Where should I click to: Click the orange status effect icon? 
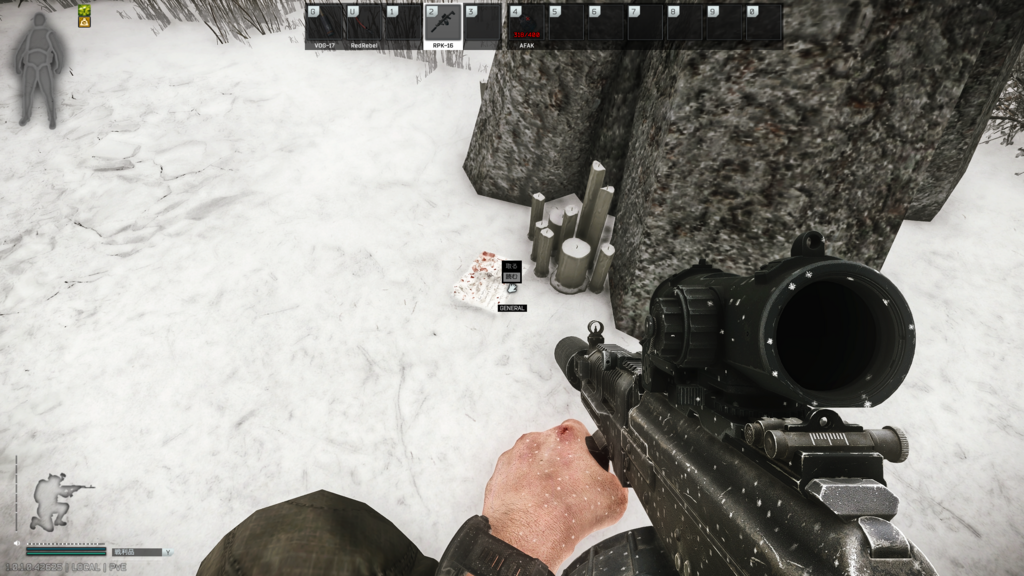click(x=85, y=22)
